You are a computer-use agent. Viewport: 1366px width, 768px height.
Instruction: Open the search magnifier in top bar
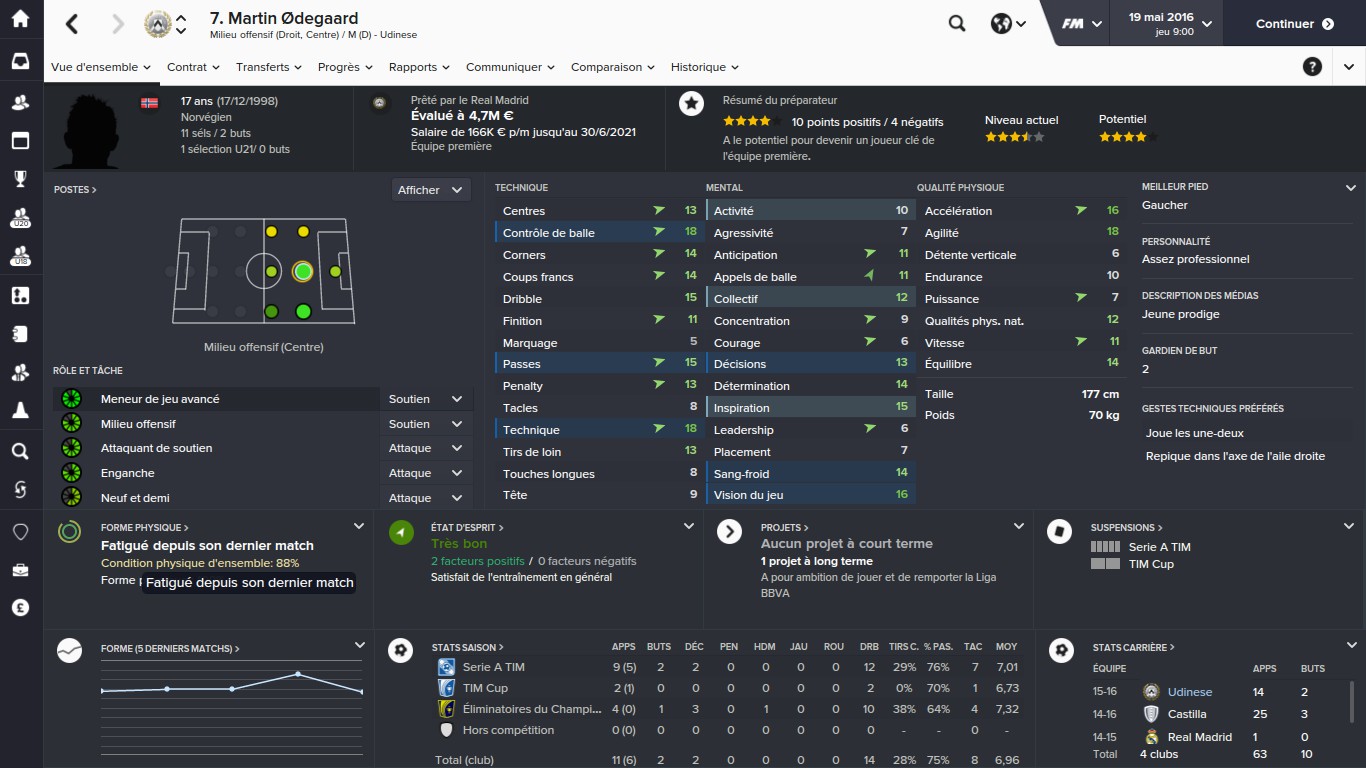click(957, 24)
